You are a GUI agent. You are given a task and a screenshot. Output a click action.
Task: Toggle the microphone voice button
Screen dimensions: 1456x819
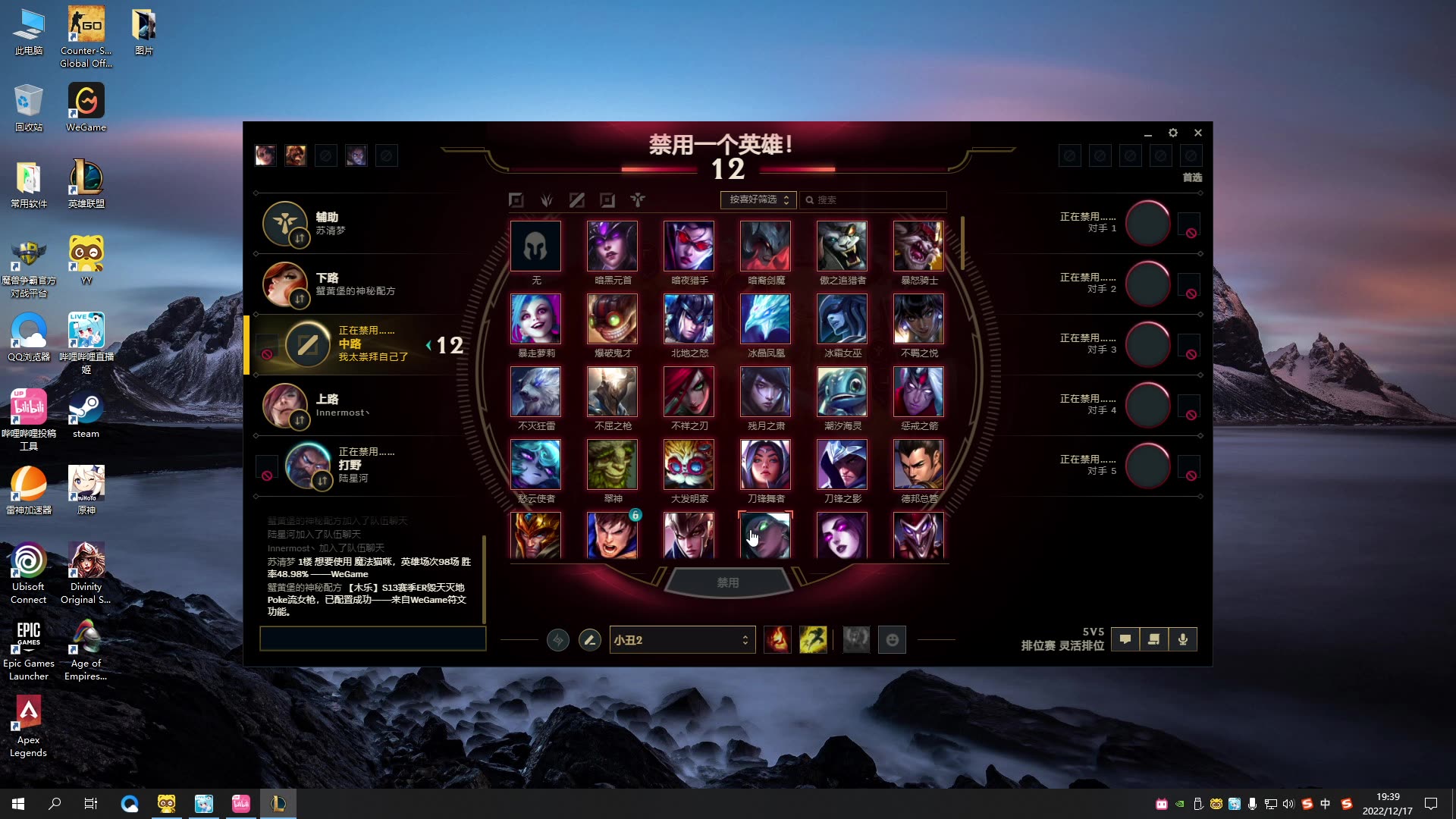click(x=1182, y=639)
